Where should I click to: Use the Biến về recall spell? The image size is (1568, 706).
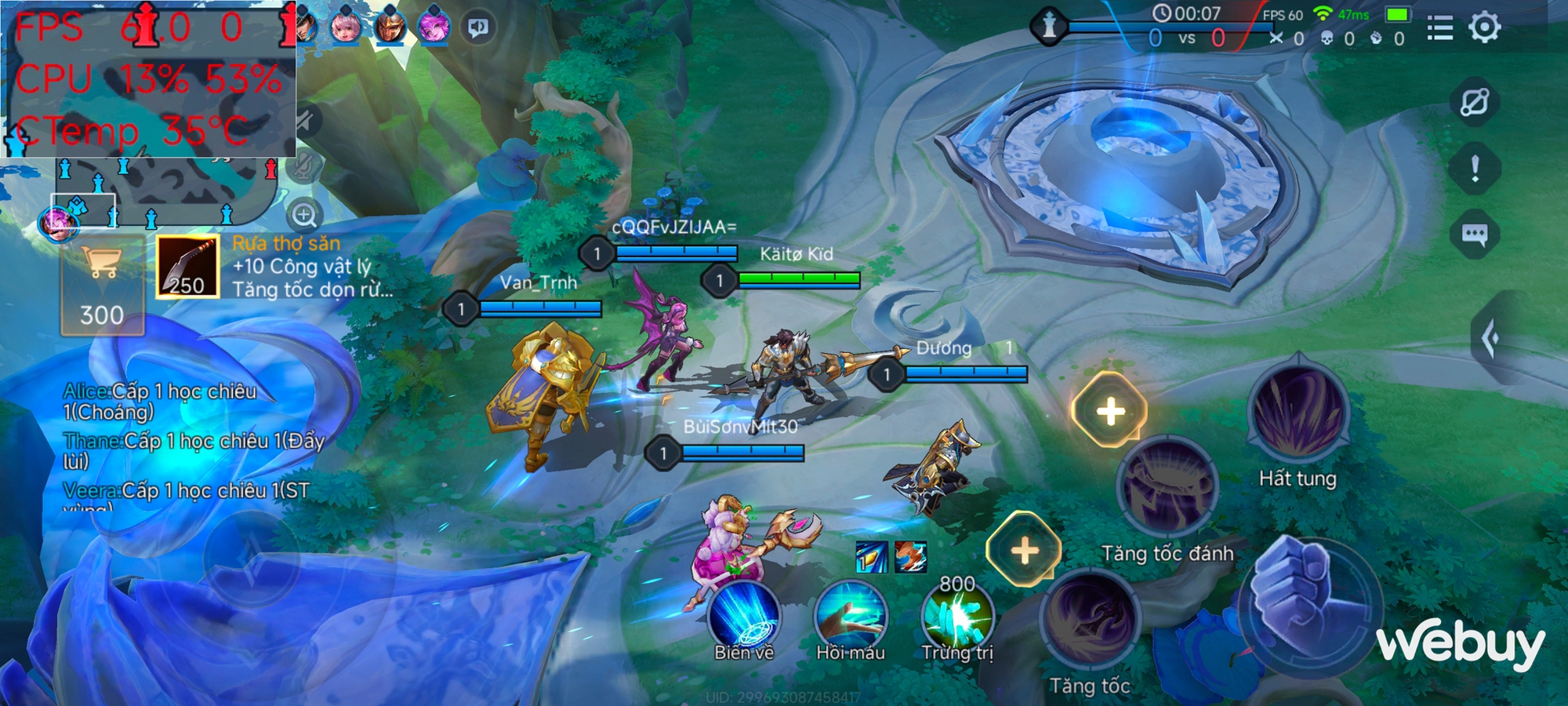[x=743, y=616]
